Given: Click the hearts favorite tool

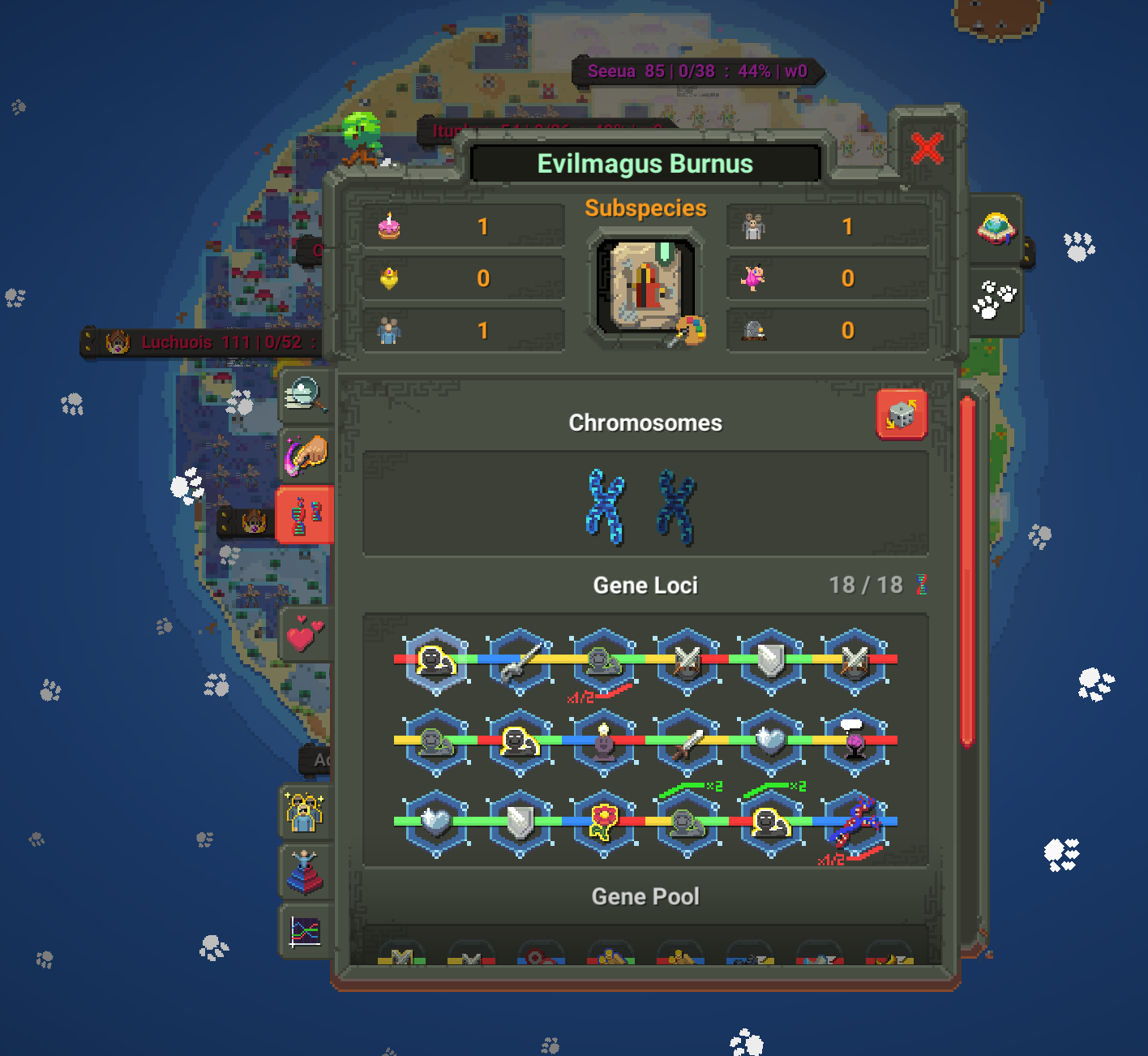Looking at the screenshot, I should (306, 633).
